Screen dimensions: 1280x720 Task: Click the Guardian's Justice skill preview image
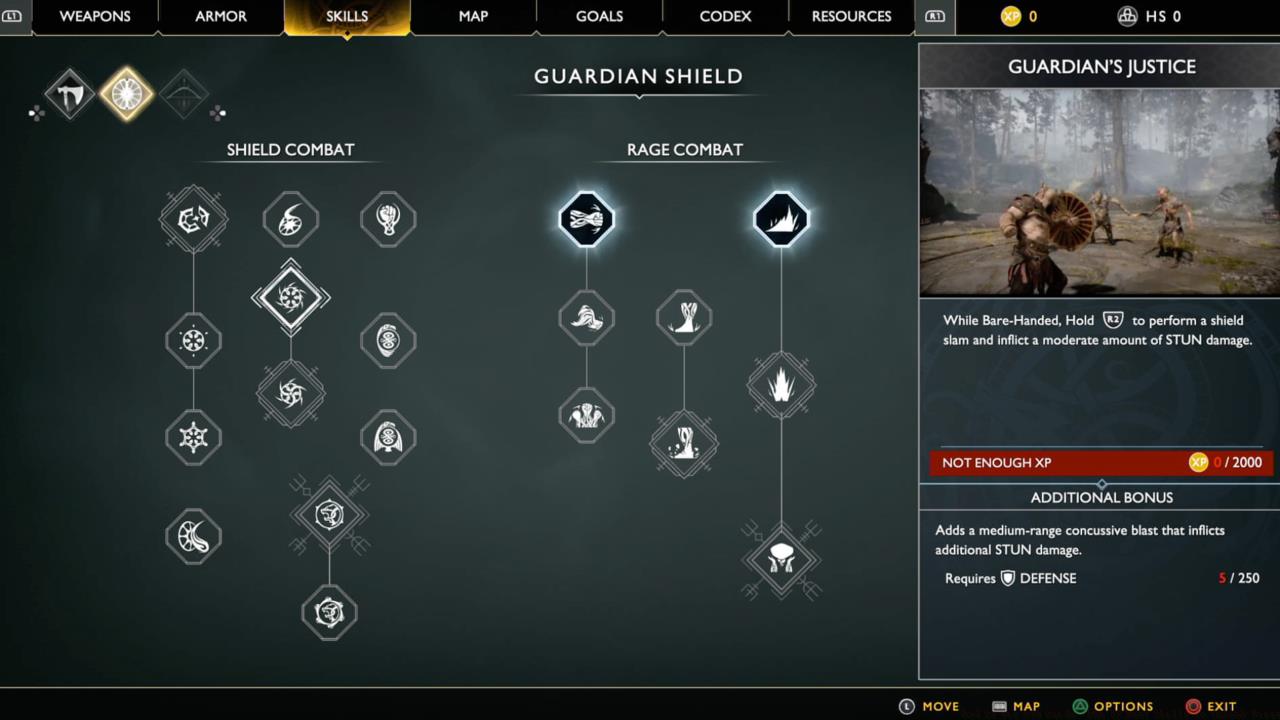tap(1098, 195)
